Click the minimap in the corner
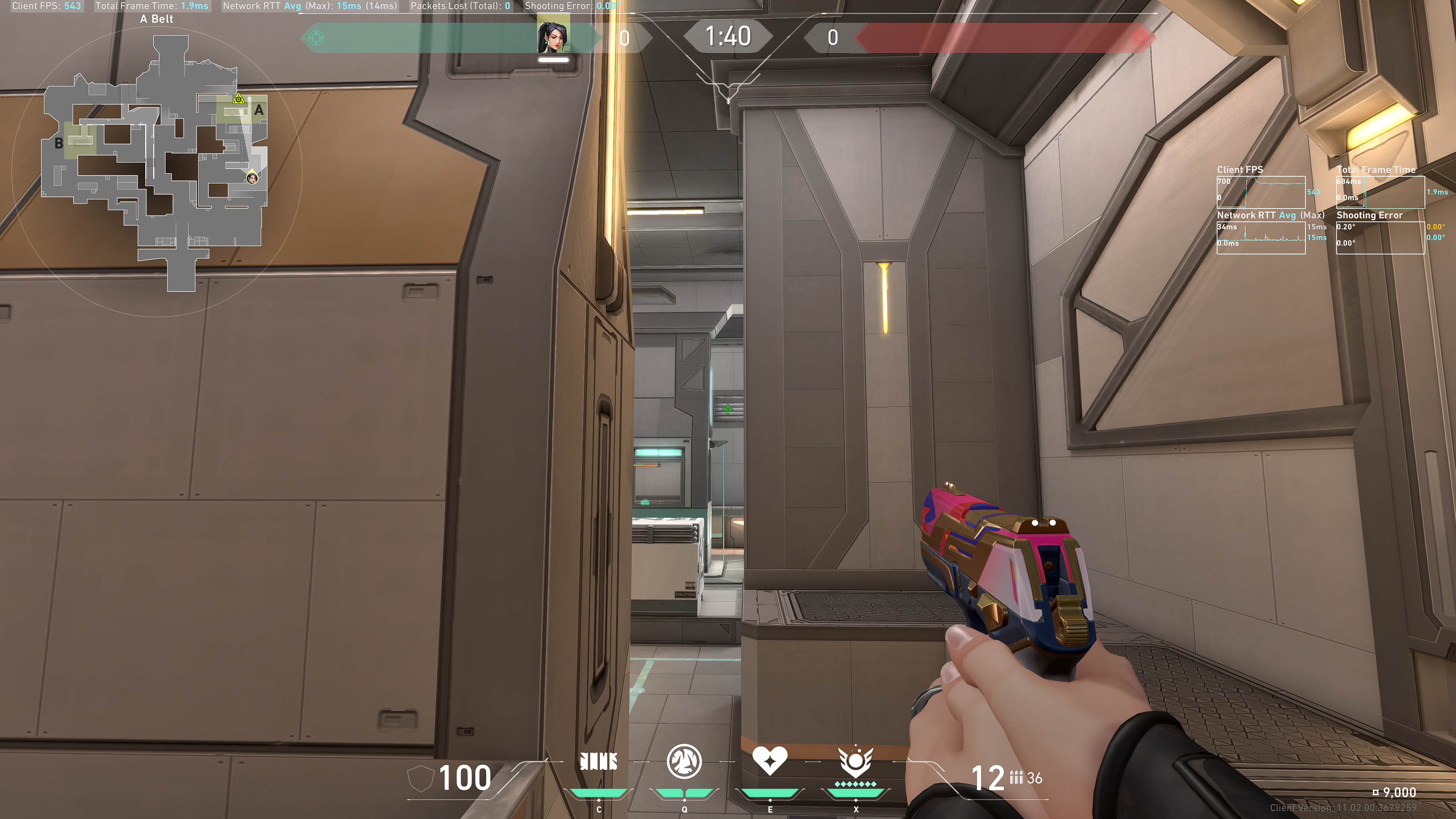 click(155, 164)
